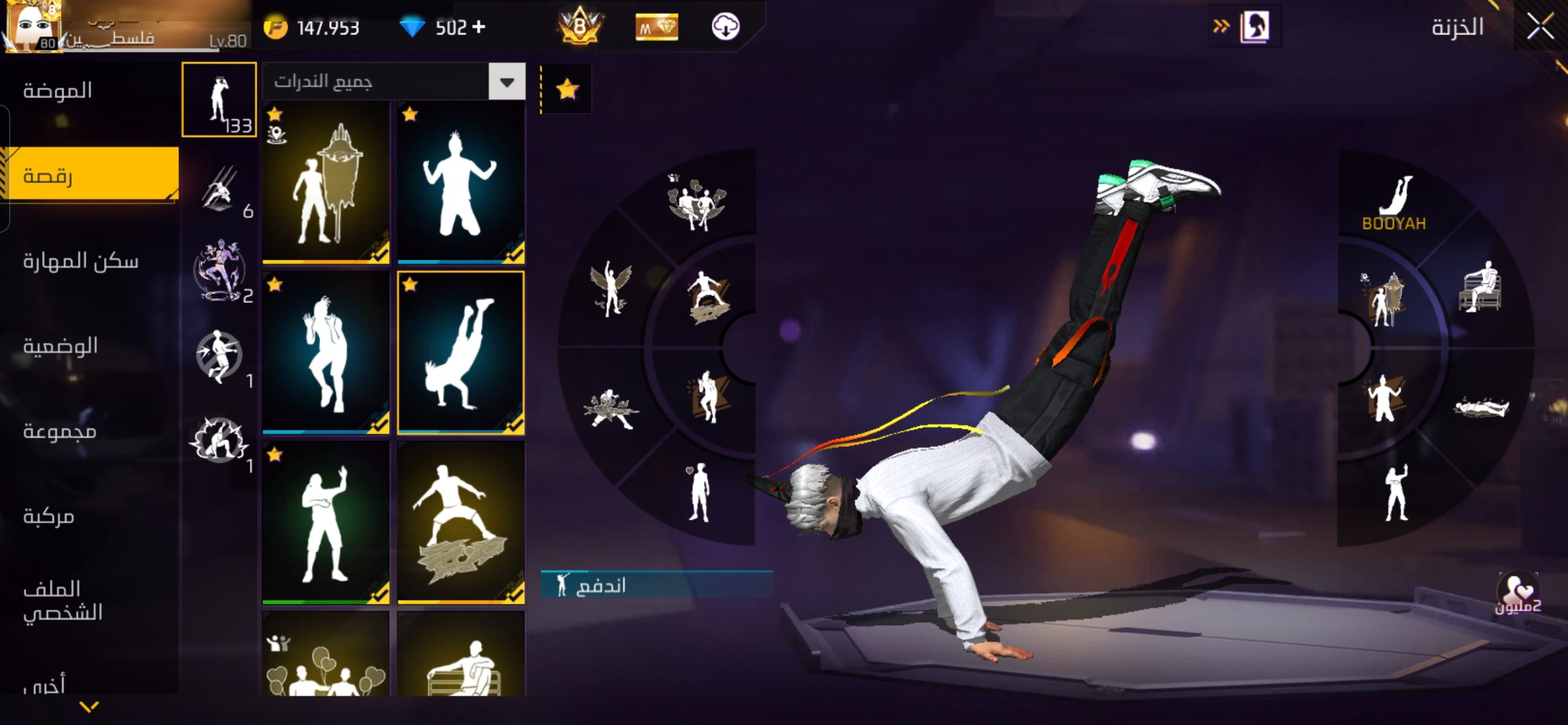Add diamonds with the plus button

pos(479,27)
